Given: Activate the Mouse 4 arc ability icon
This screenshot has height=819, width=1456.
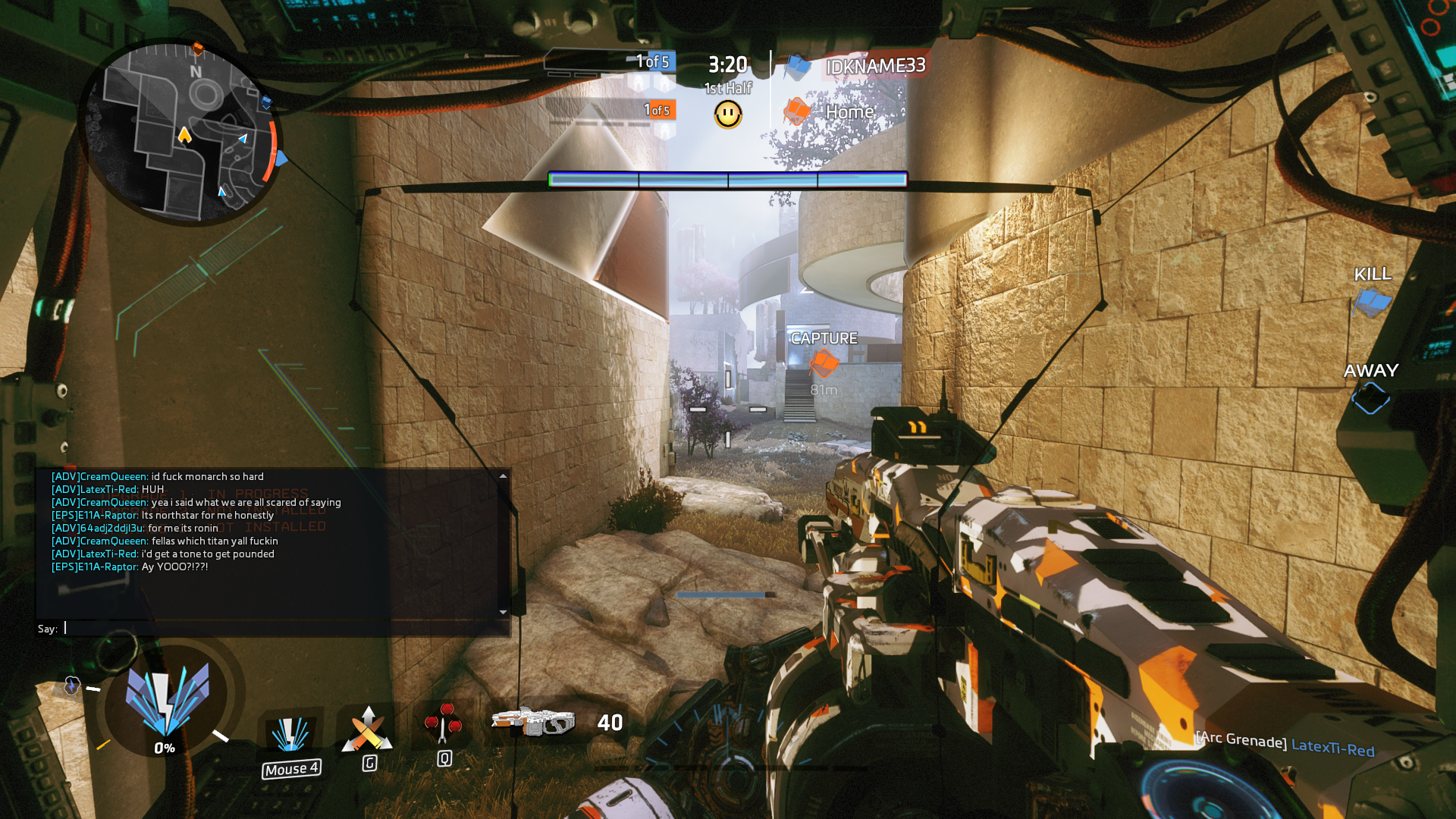Looking at the screenshot, I should pyautogui.click(x=290, y=736).
